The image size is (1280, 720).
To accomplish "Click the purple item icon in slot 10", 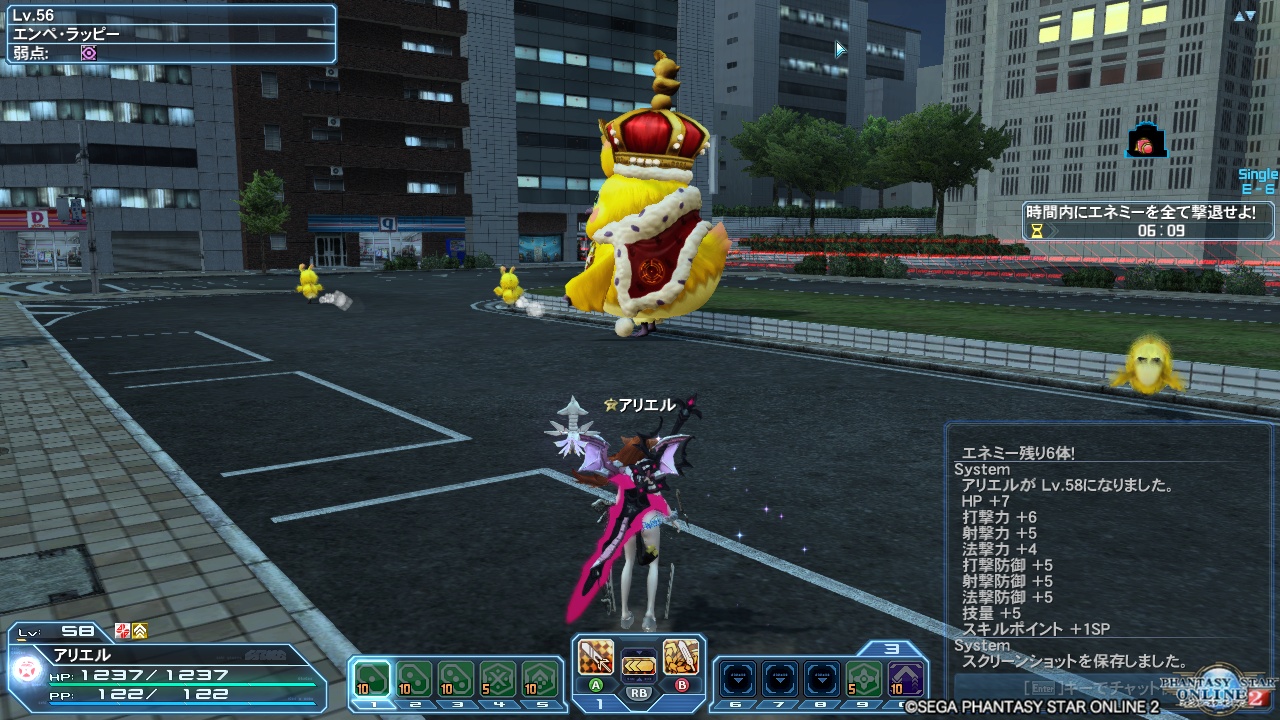I will pyautogui.click(x=905, y=678).
